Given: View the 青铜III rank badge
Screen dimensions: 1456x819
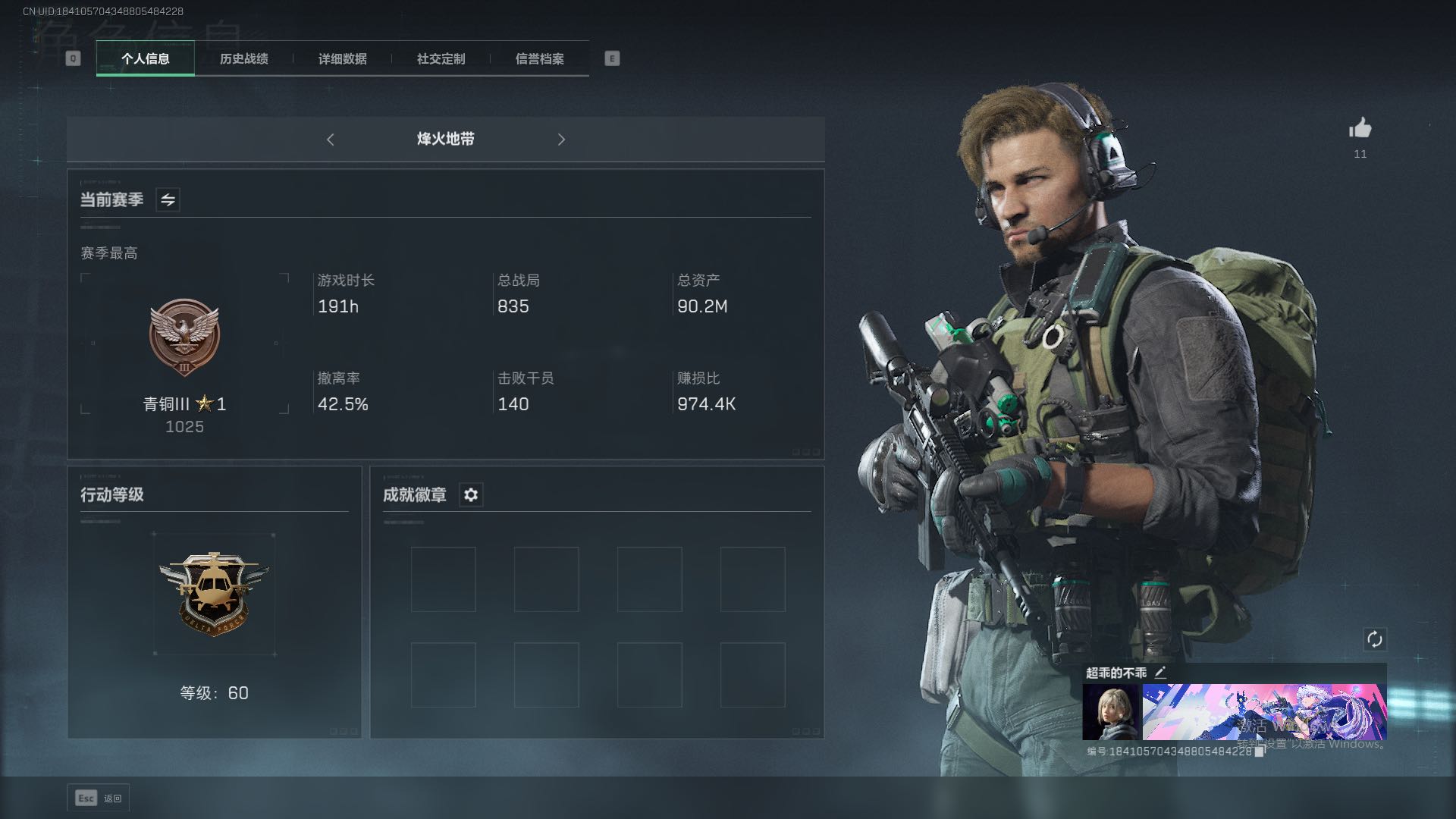Looking at the screenshot, I should 184,338.
